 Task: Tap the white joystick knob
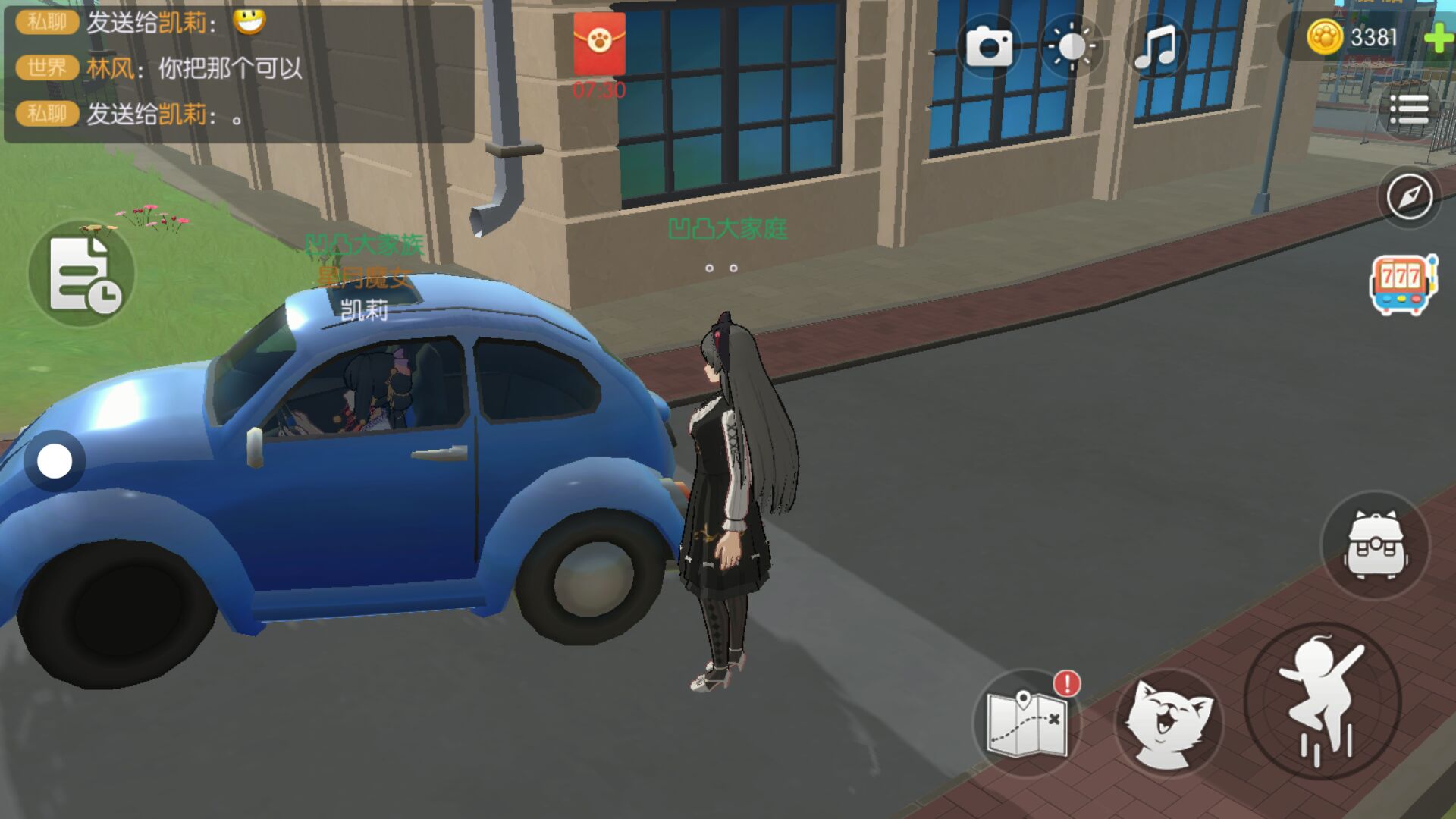[55, 461]
